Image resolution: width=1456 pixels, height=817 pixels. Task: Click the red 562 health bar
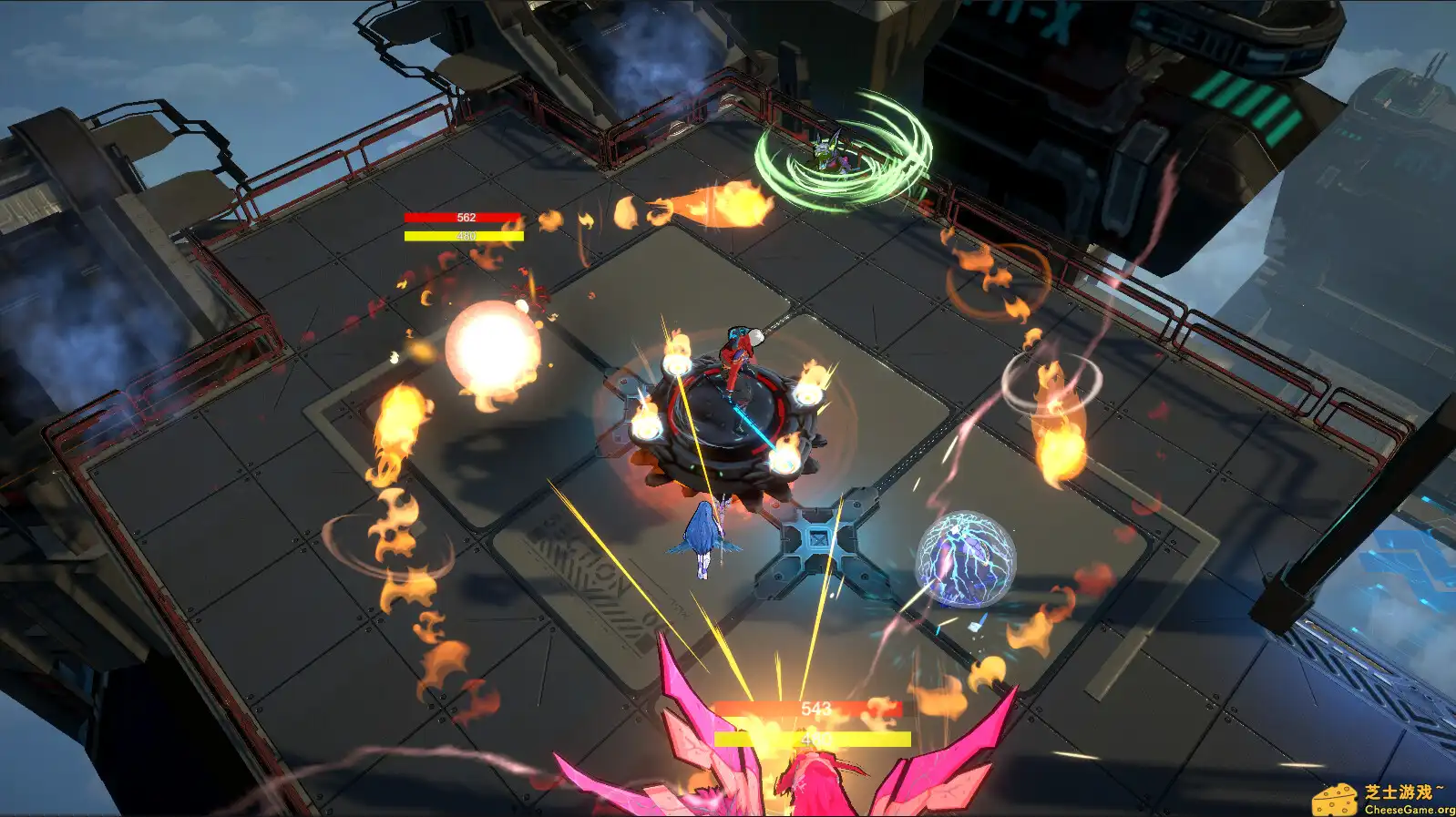click(x=463, y=218)
